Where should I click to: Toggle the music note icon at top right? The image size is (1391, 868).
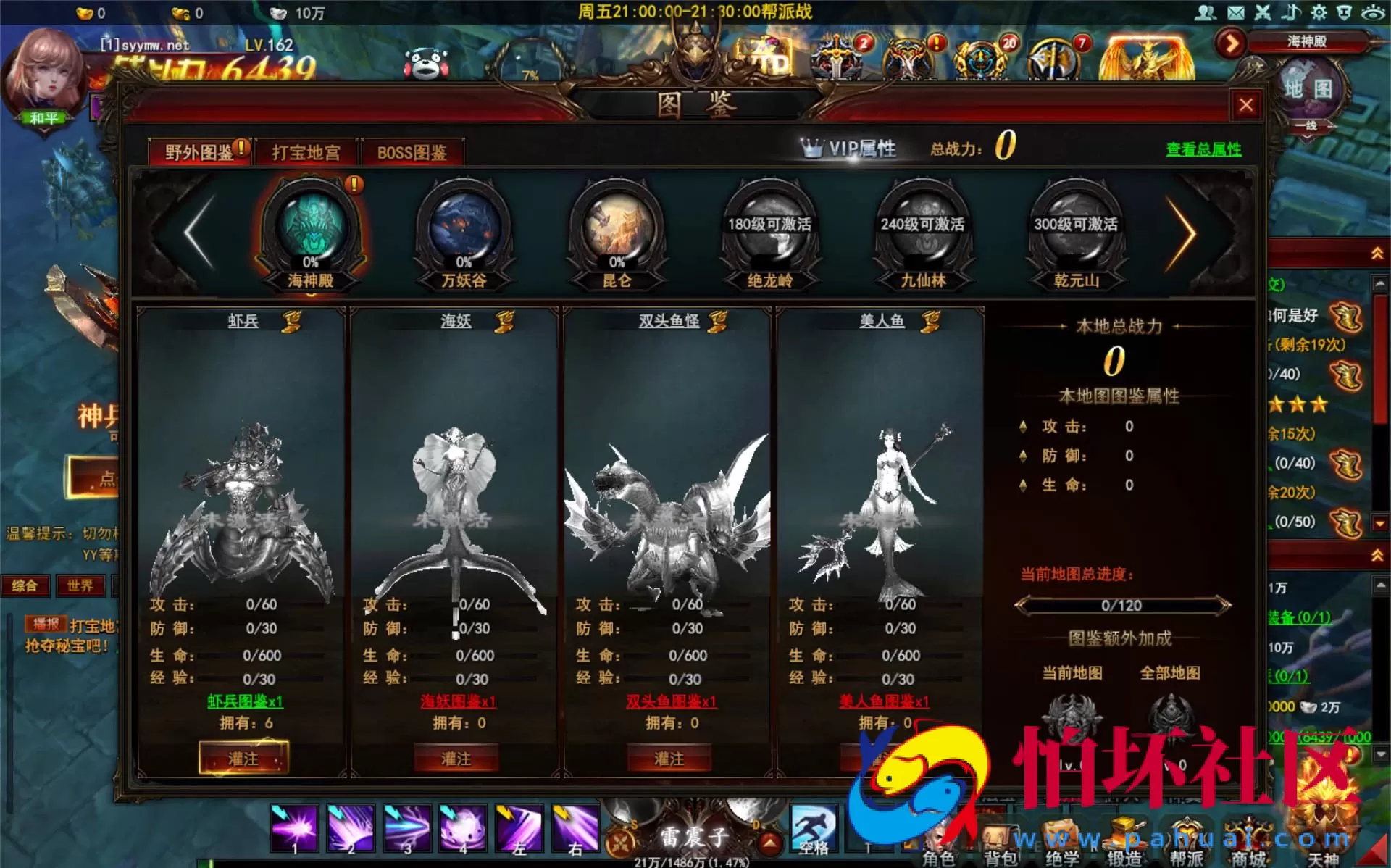click(x=1292, y=12)
